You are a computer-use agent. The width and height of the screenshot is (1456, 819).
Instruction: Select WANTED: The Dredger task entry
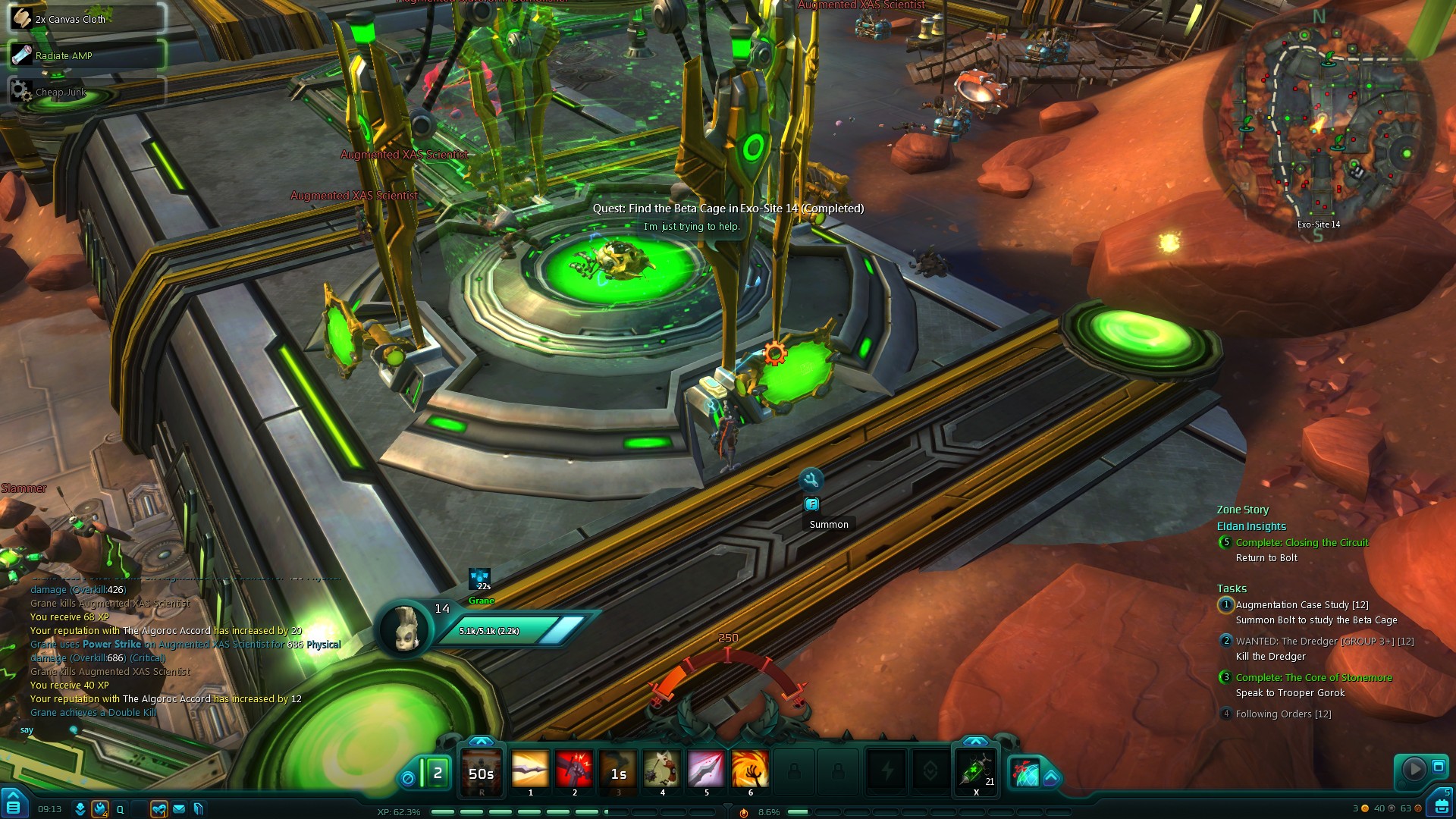[1324, 642]
